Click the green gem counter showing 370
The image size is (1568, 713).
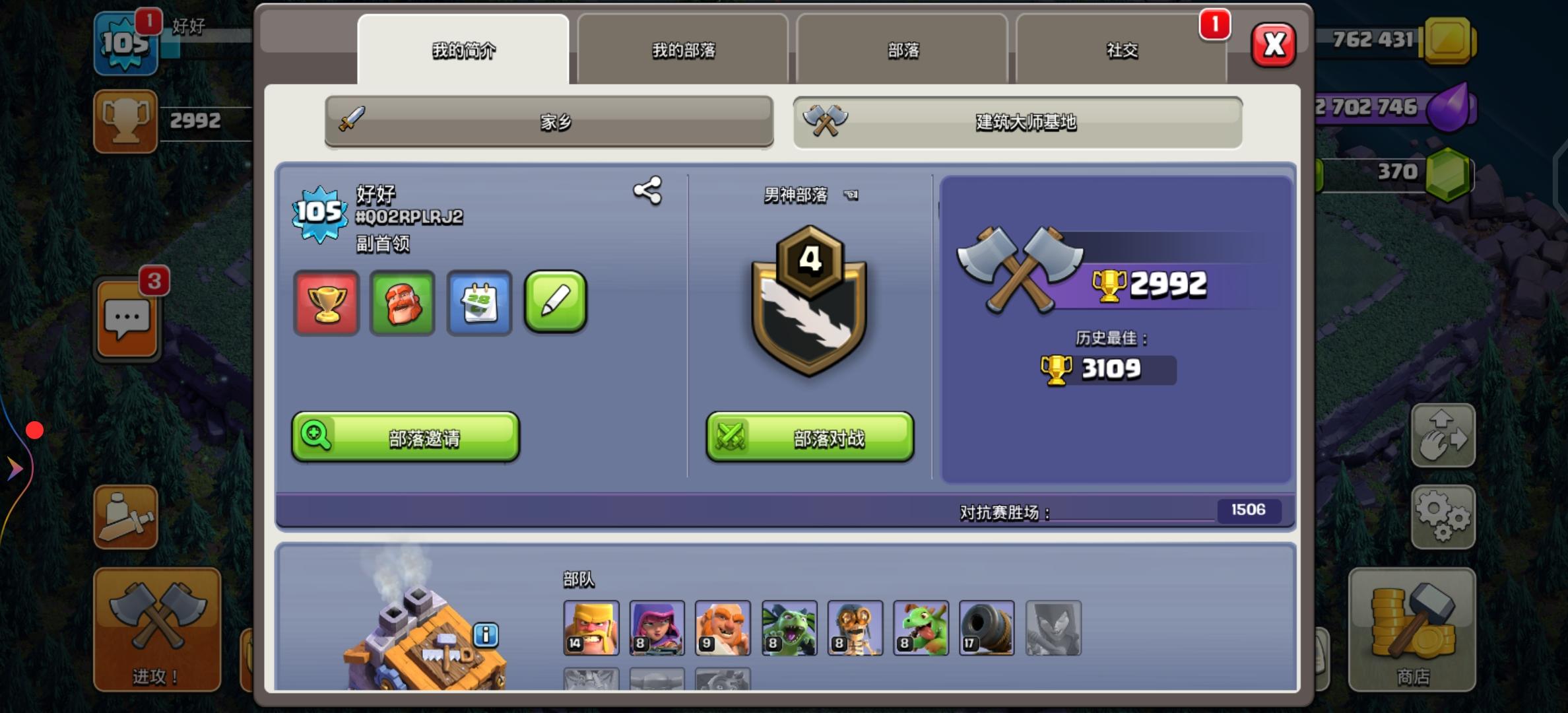coord(1396,171)
